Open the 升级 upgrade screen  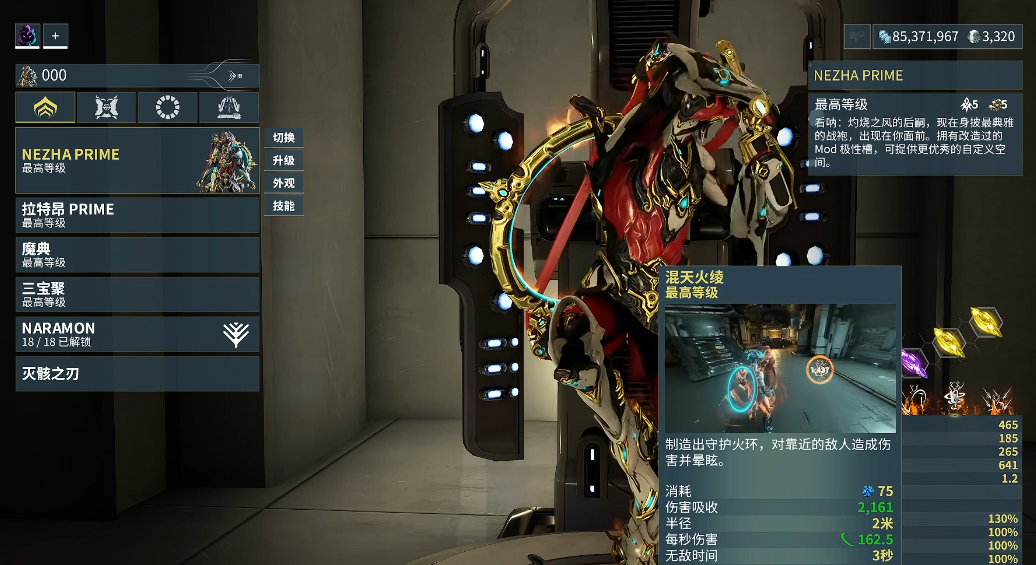283,161
